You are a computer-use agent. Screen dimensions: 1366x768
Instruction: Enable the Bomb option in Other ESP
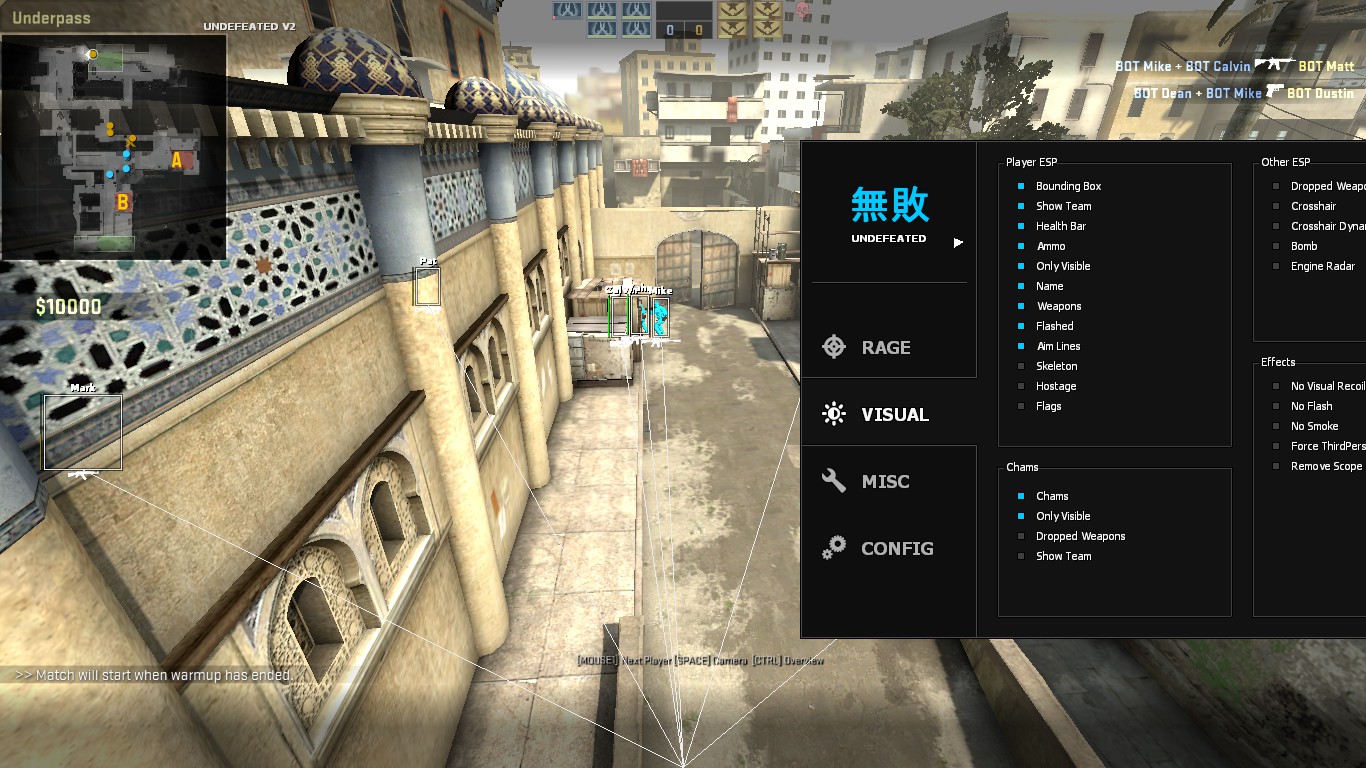point(1276,246)
